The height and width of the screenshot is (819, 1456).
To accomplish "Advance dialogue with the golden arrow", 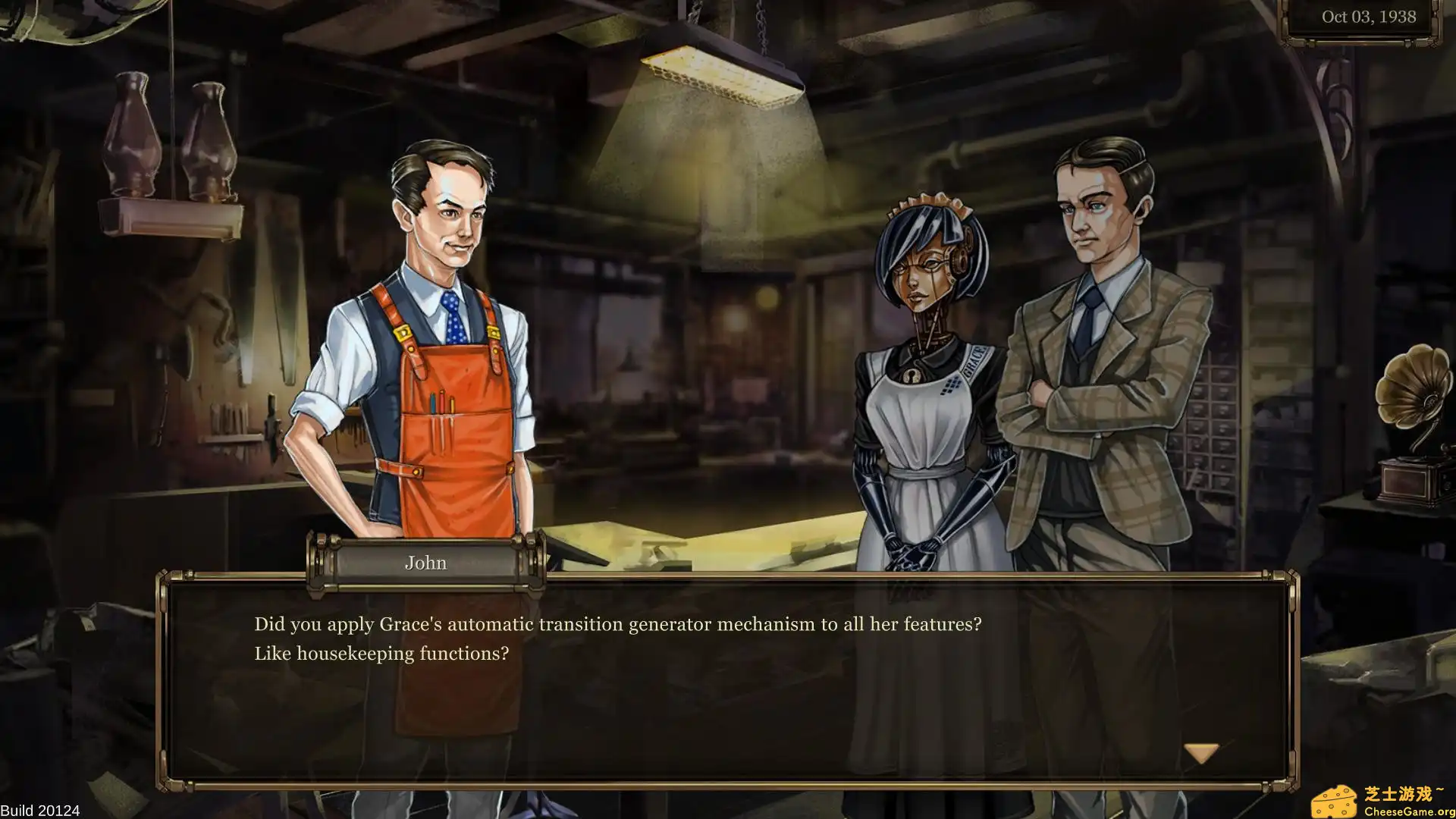I will pos(1201,752).
